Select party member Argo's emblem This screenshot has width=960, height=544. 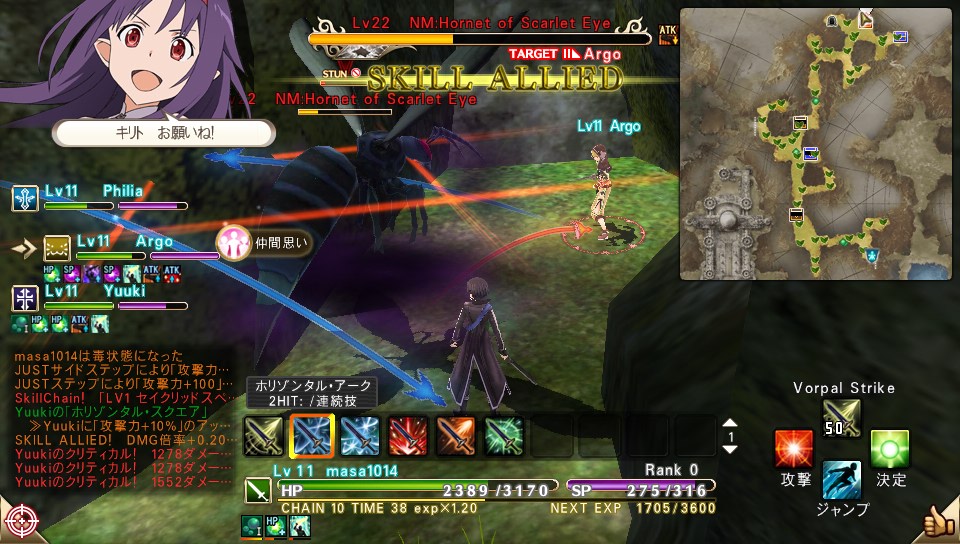56,248
